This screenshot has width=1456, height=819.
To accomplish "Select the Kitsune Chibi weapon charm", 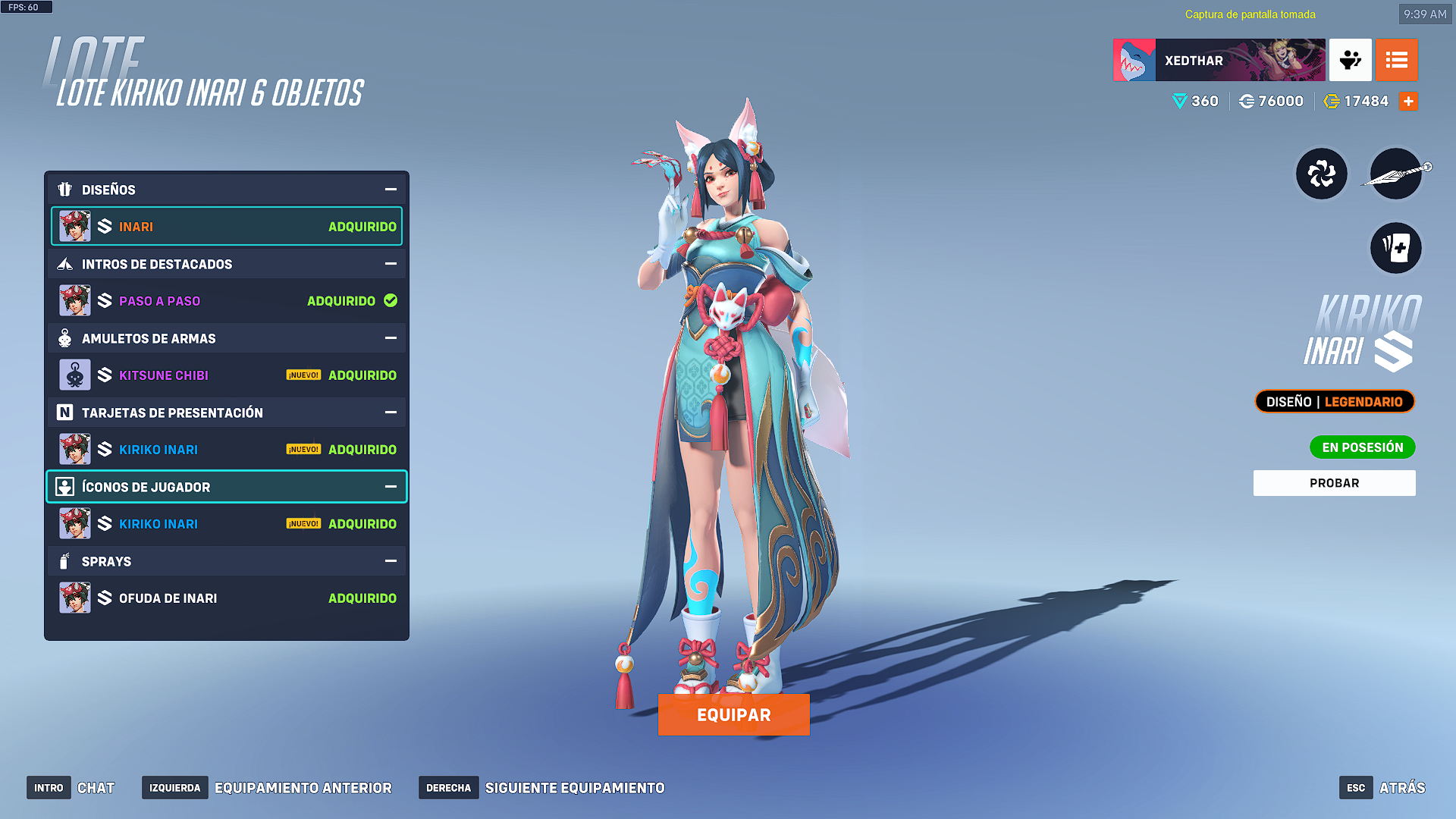I will (227, 375).
